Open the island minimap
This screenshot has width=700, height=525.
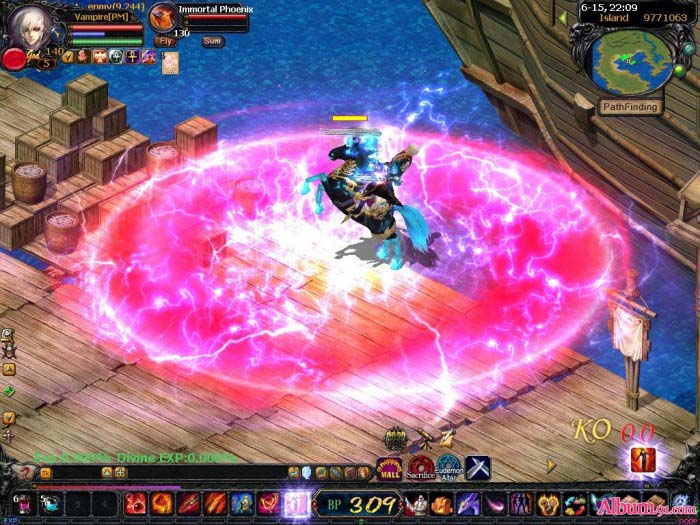(x=630, y=62)
